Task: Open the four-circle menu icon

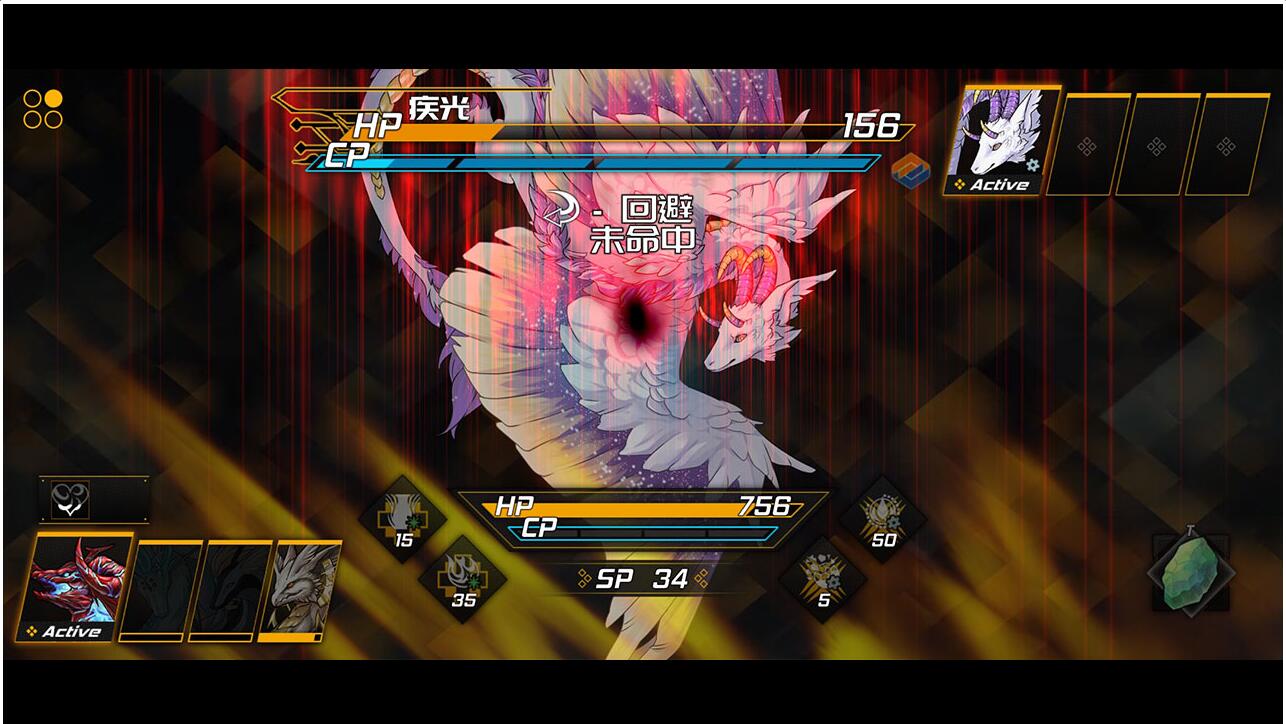Action: point(43,109)
